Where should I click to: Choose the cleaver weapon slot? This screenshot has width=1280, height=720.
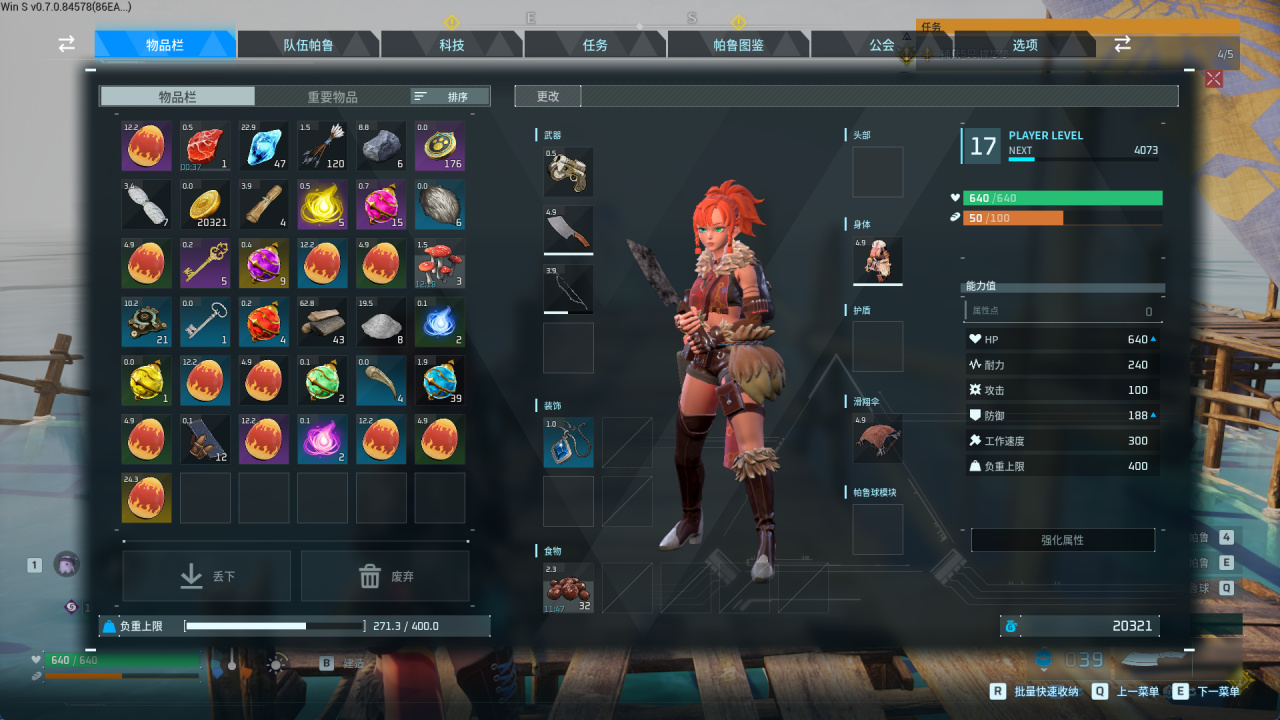[568, 231]
